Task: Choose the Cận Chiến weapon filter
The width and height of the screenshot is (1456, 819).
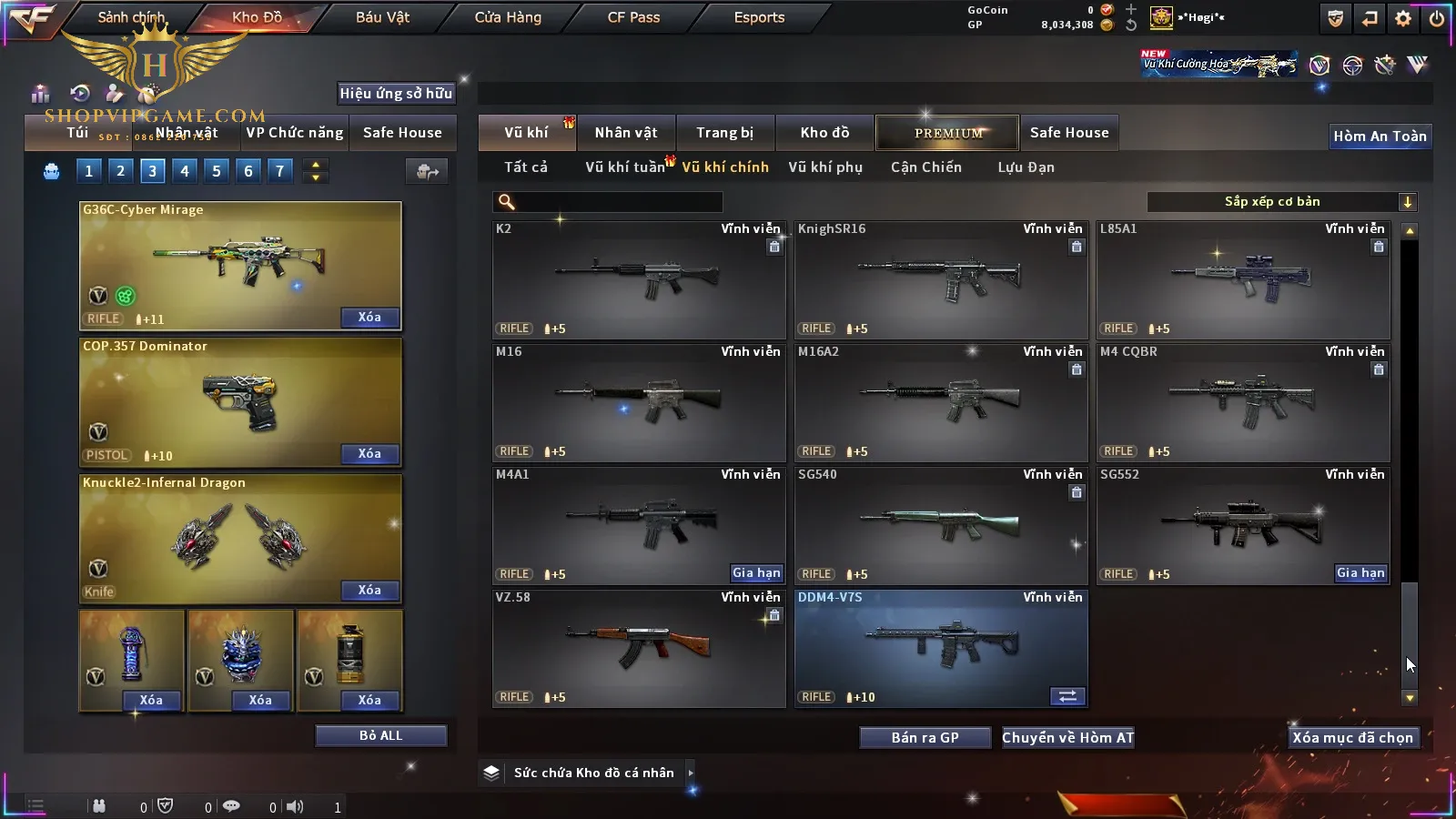Action: (925, 167)
